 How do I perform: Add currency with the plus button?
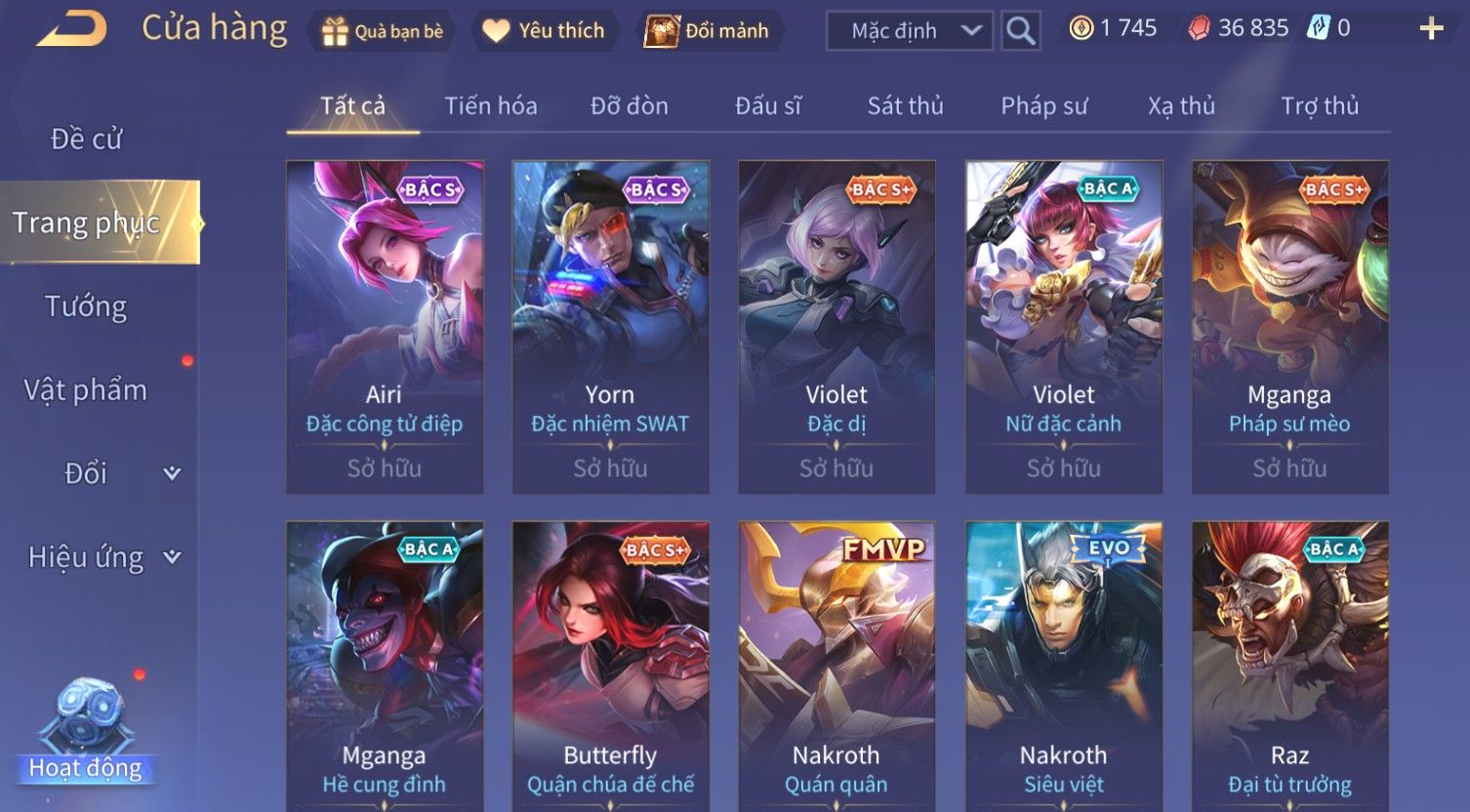pyautogui.click(x=1431, y=29)
